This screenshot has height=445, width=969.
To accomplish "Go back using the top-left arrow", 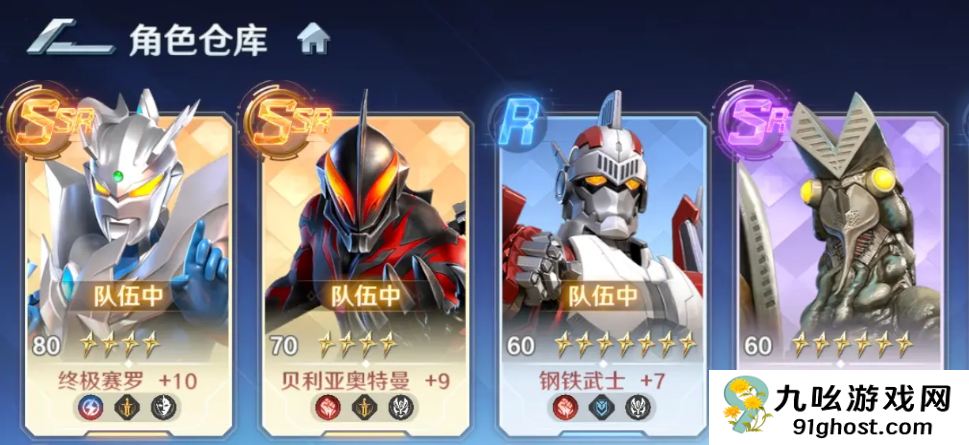I will pyautogui.click(x=68, y=39).
